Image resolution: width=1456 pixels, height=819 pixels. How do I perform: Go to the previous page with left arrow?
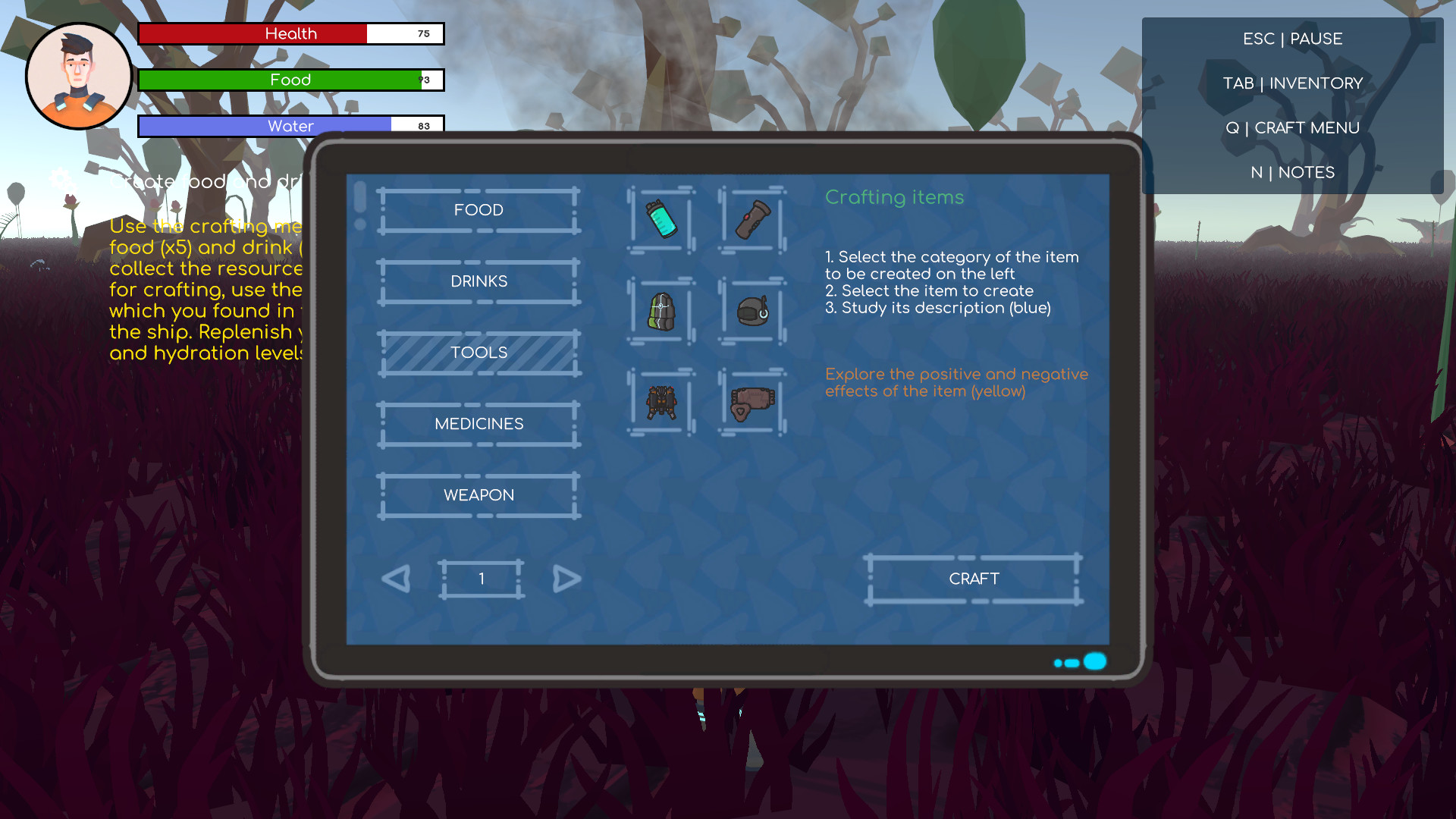pyautogui.click(x=395, y=579)
